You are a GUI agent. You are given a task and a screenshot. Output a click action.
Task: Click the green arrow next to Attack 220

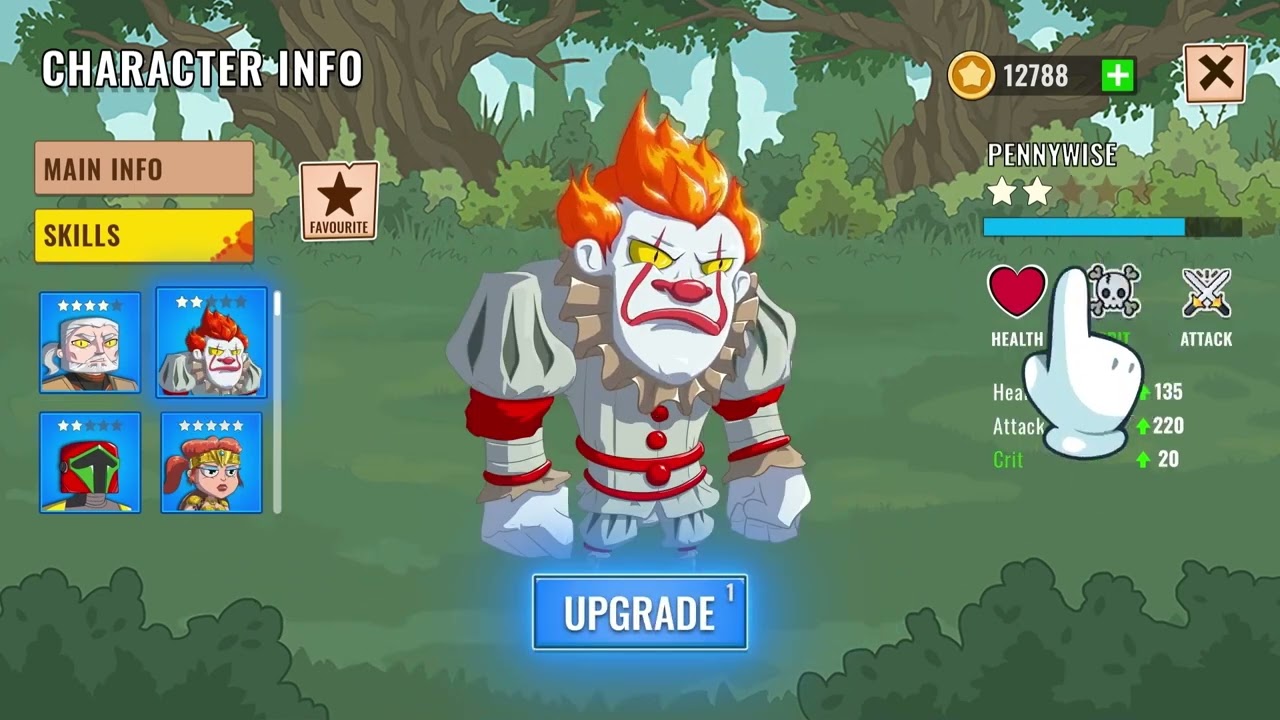[x=1142, y=427]
